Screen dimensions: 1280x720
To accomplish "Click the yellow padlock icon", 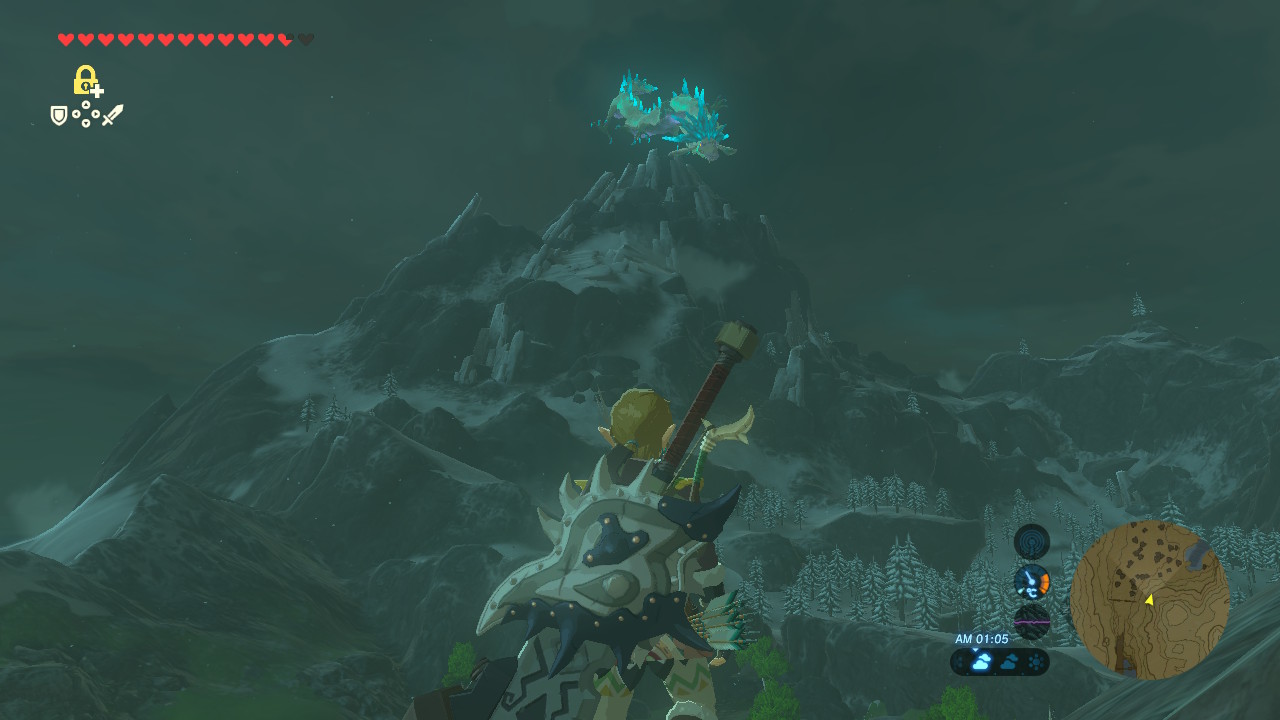I will [x=85, y=79].
